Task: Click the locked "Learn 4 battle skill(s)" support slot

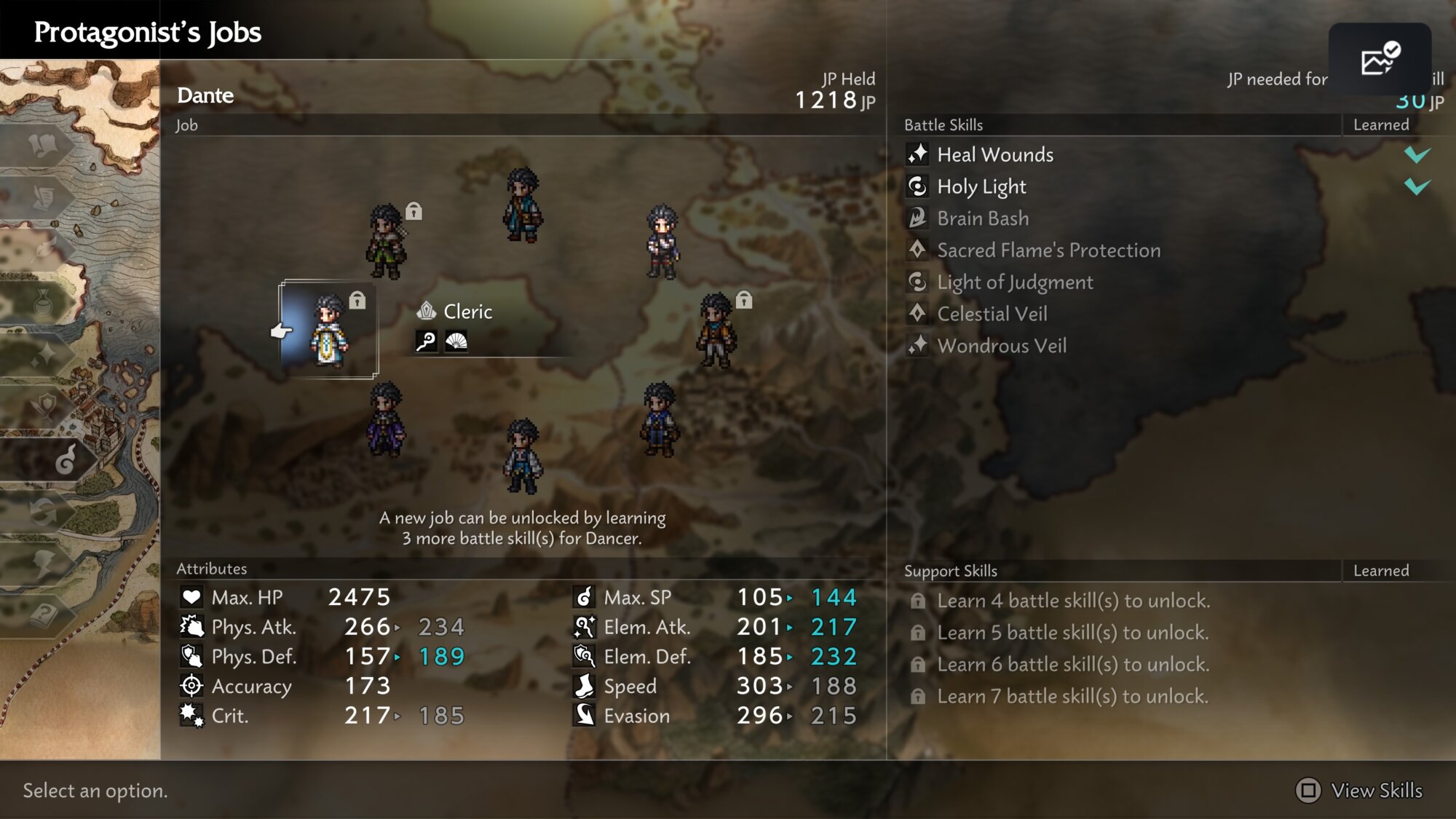Action: pyautogui.click(x=1072, y=601)
